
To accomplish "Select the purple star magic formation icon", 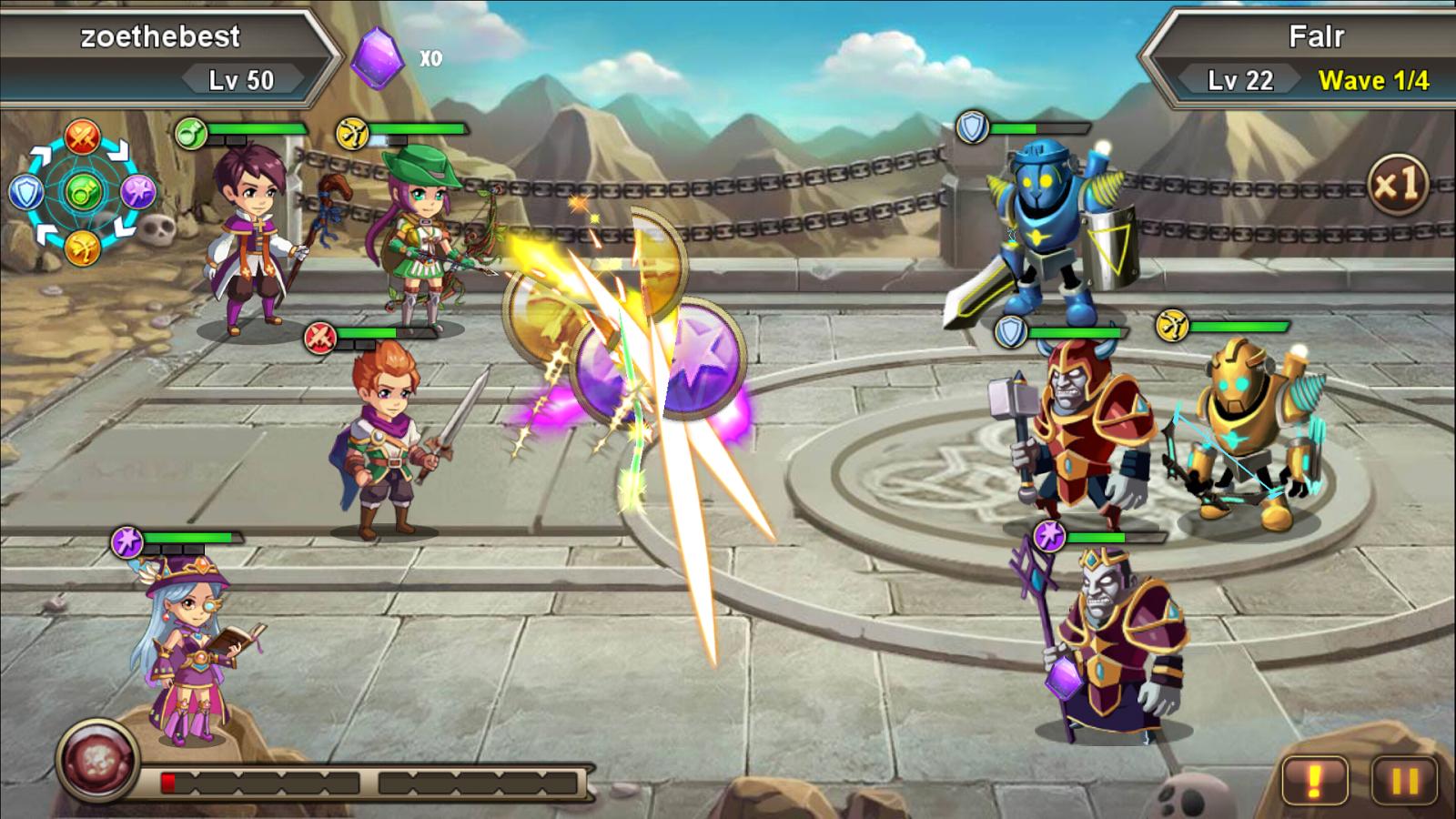I will (x=140, y=190).
